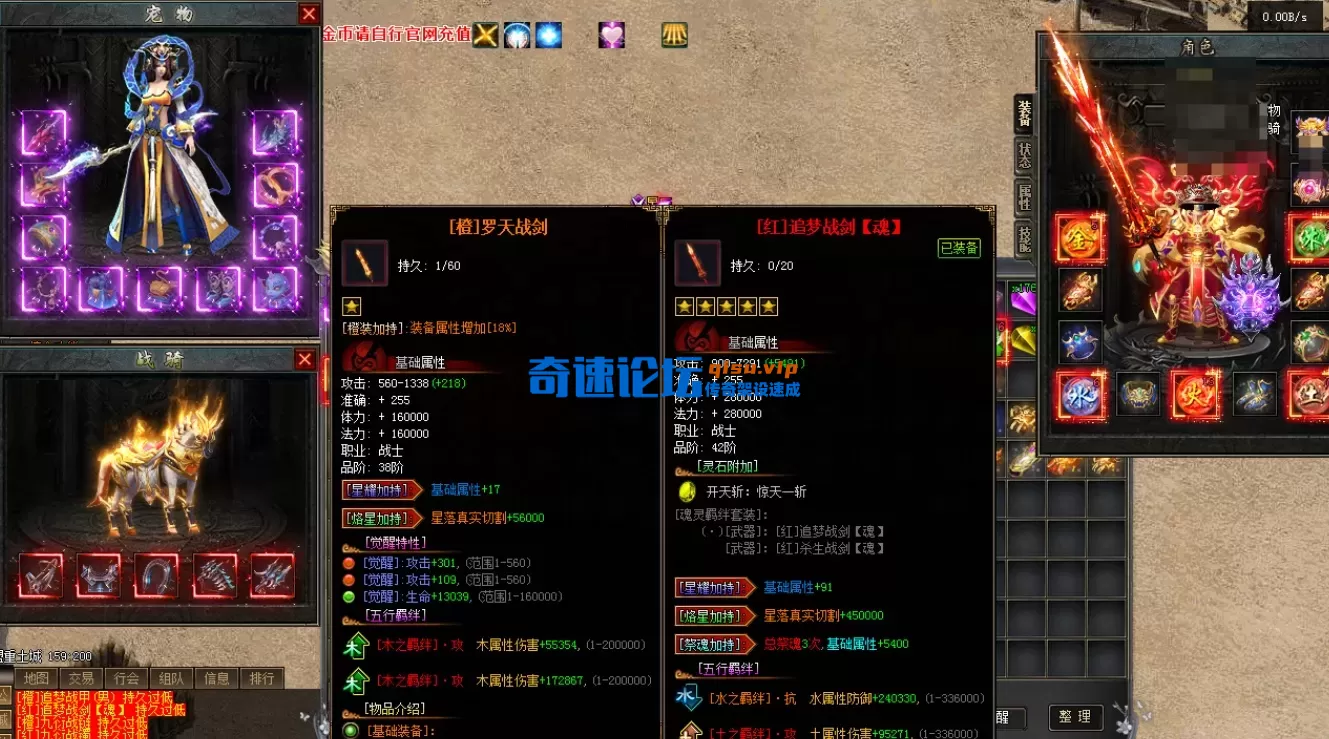Open the golden shrine icon on the top bar

click(x=673, y=35)
